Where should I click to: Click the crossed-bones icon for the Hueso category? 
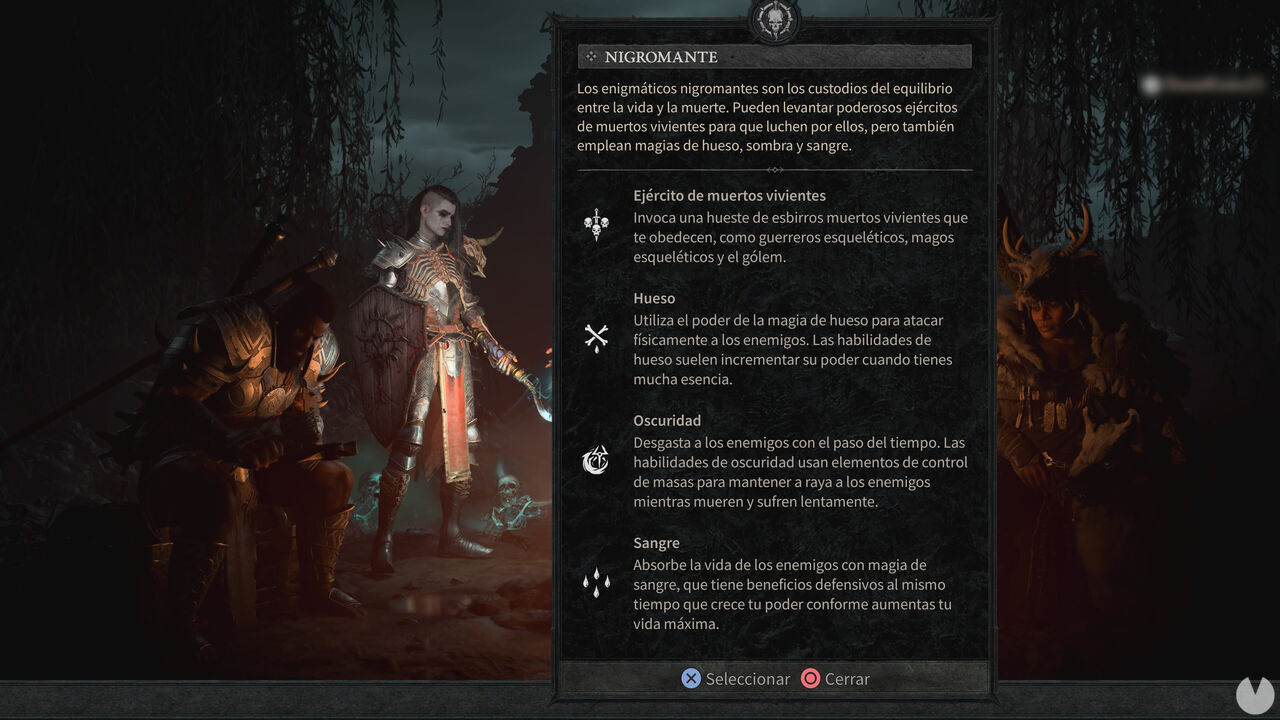pos(595,337)
